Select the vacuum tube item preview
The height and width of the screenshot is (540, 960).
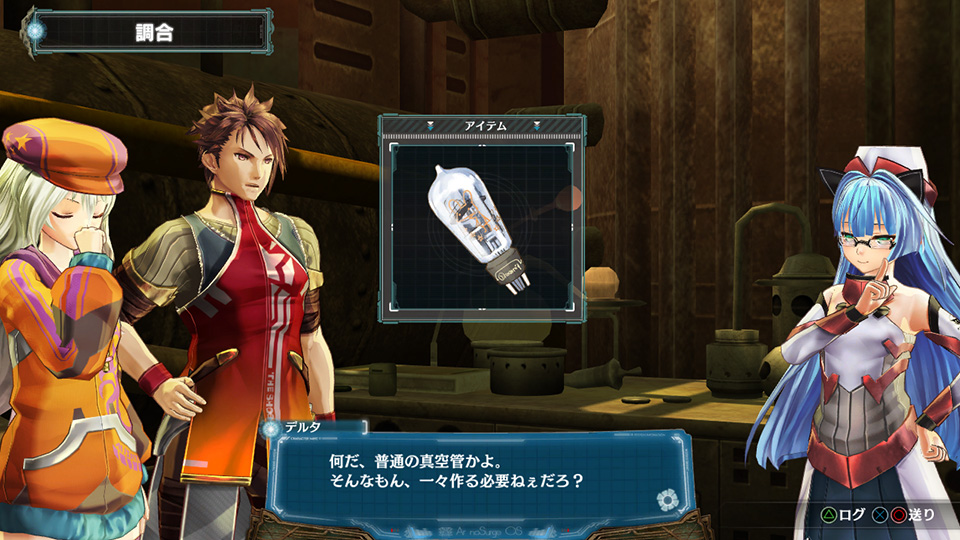click(x=480, y=228)
